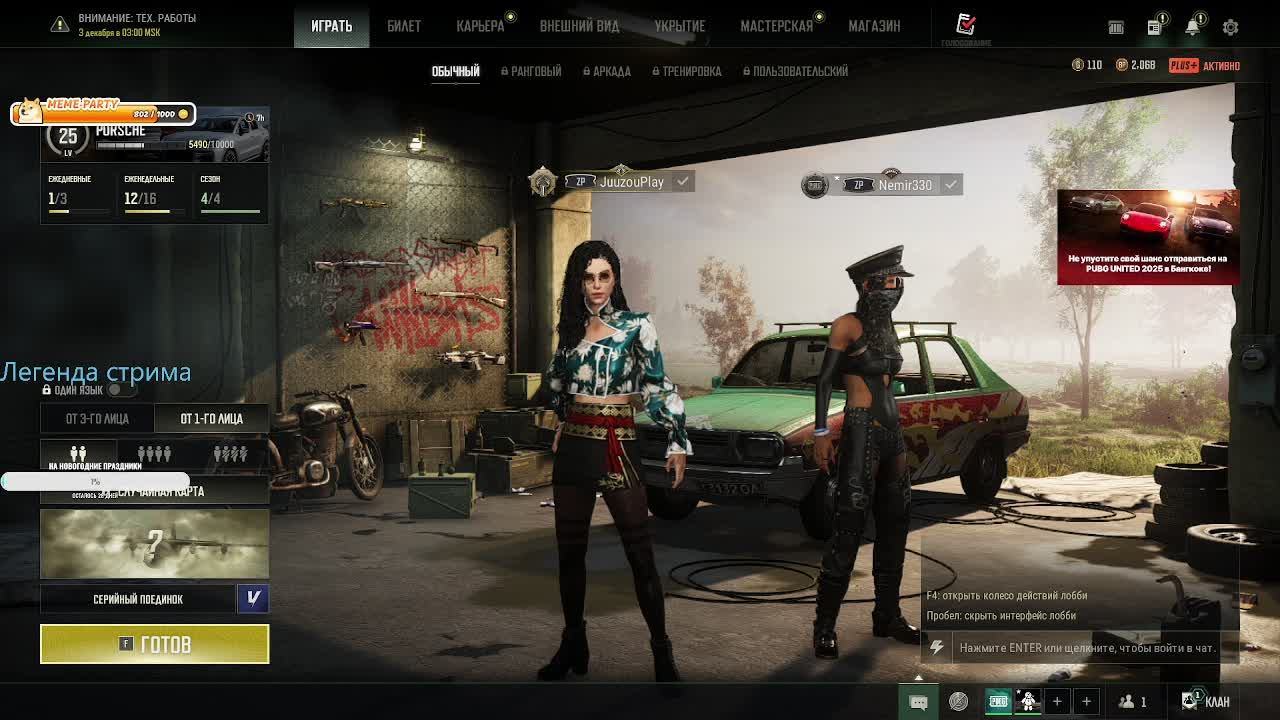Viewport: 1280px width, 720px height.
Task: Click the chat input field
Action: coord(1087,648)
